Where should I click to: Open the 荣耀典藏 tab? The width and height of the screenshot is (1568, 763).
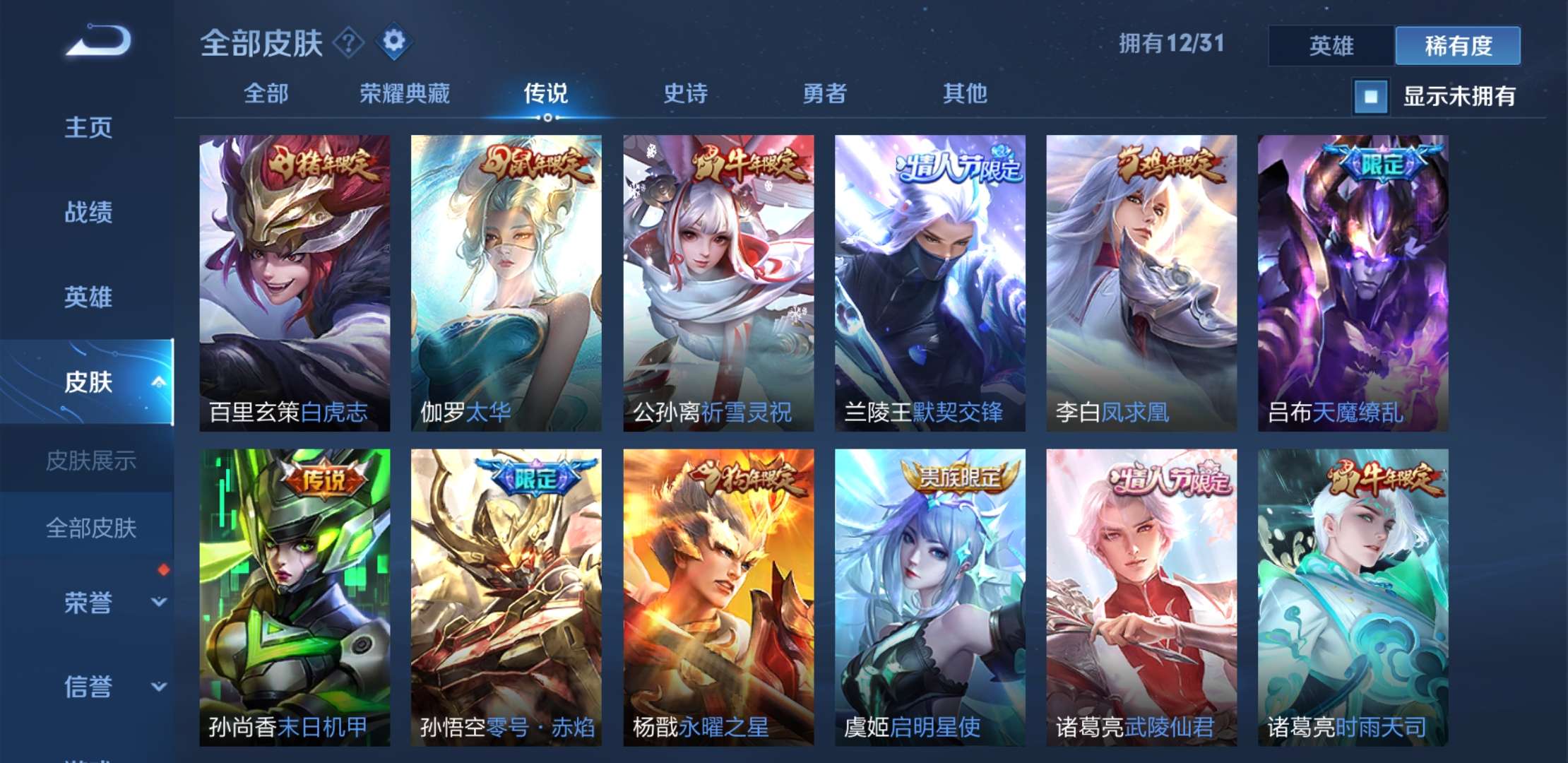click(404, 93)
